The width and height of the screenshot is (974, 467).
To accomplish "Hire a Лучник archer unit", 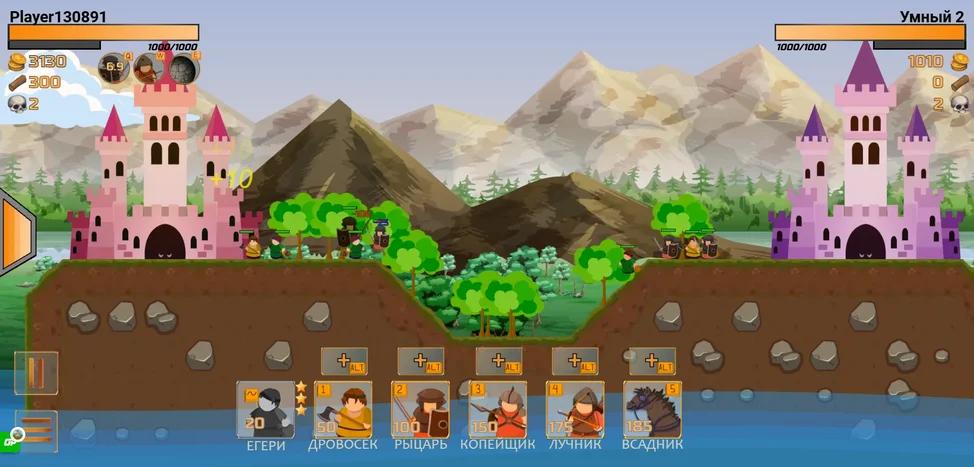I will pos(575,410).
